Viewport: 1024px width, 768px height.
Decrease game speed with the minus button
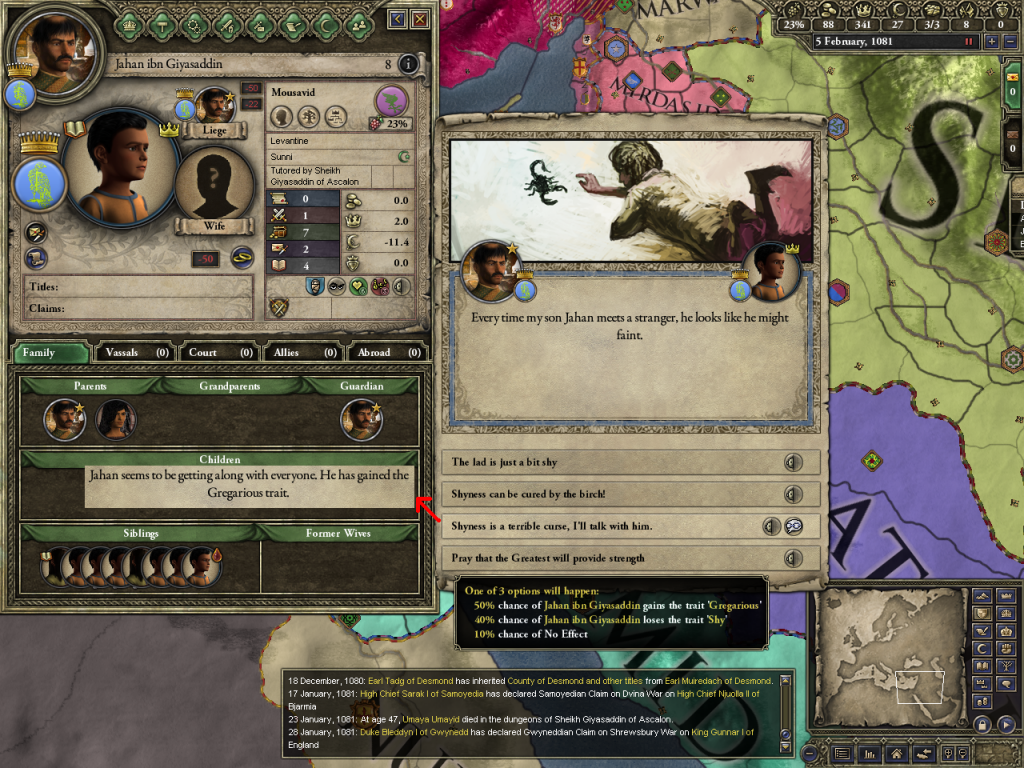pyautogui.click(x=1008, y=42)
